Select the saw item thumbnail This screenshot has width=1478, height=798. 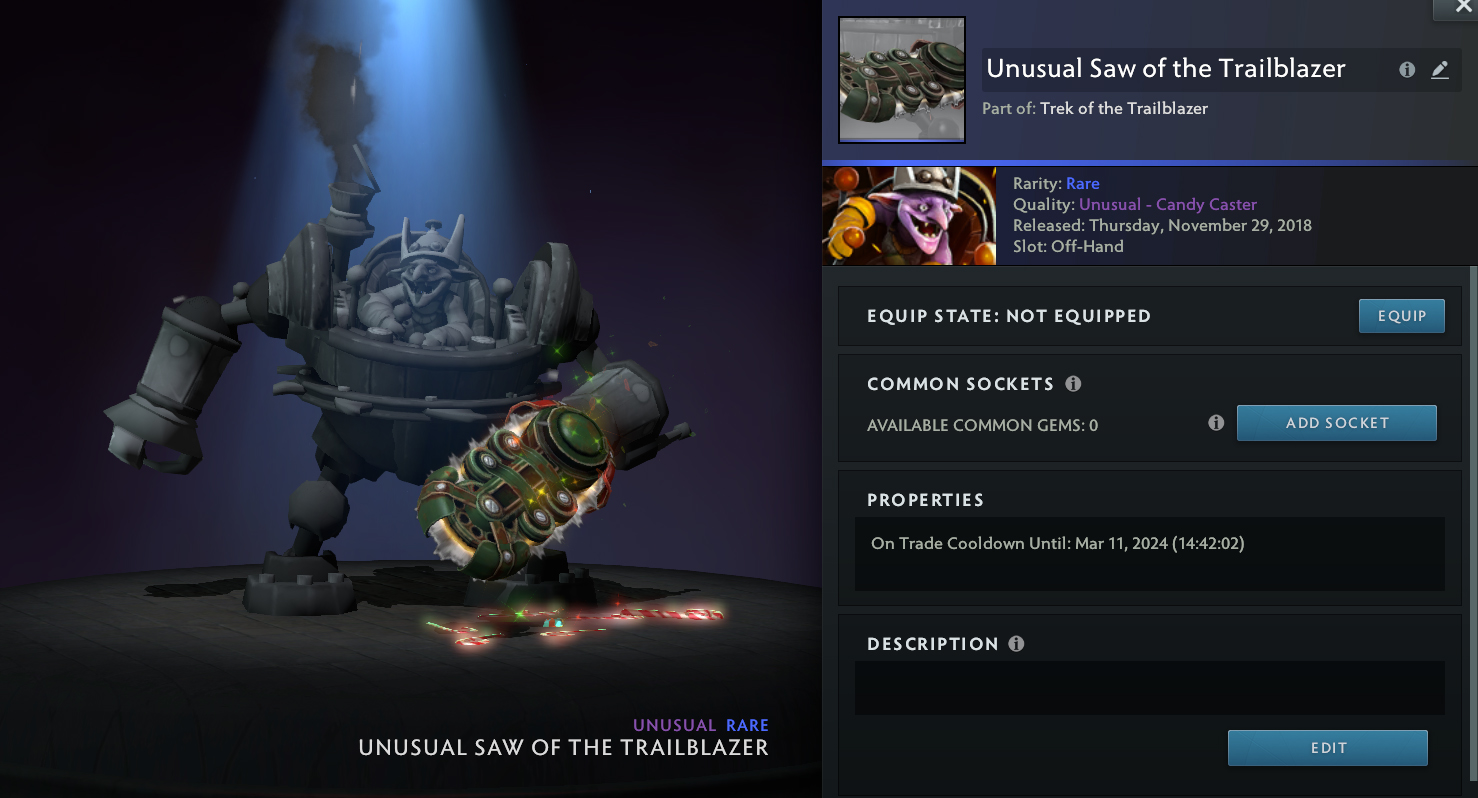901,80
